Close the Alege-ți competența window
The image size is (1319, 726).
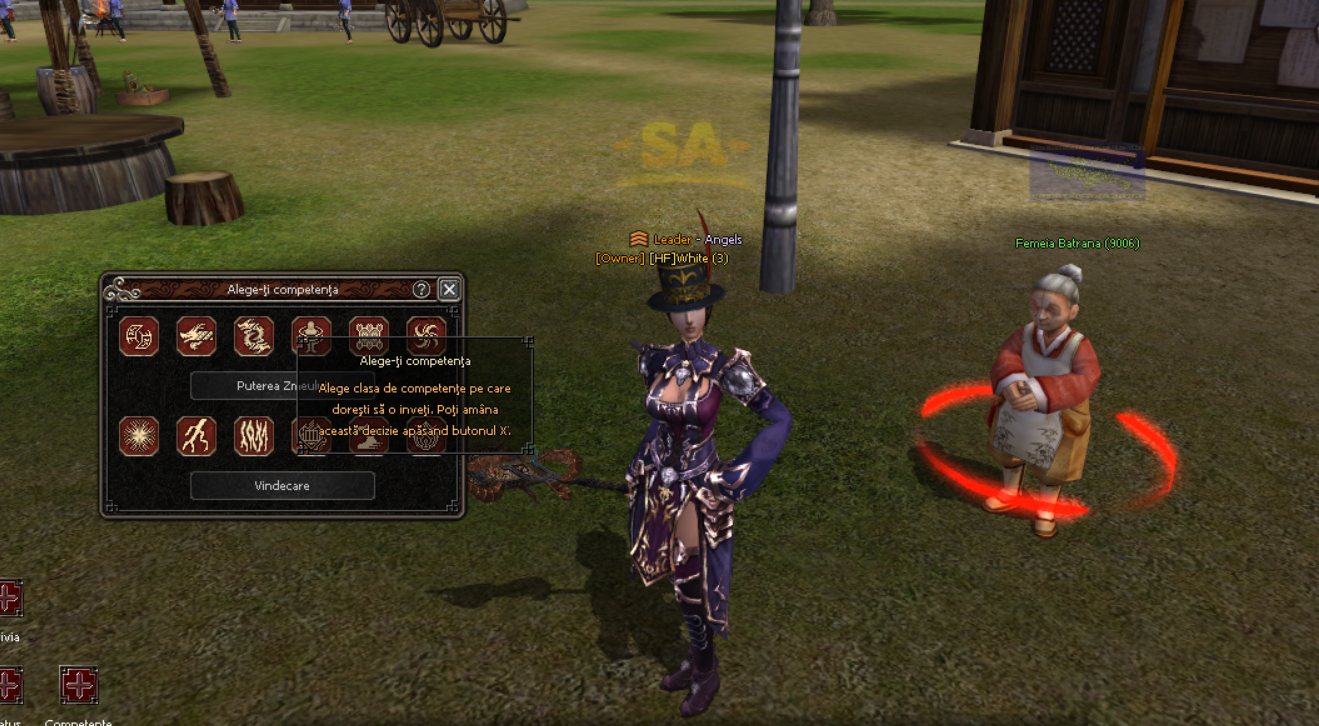[449, 289]
